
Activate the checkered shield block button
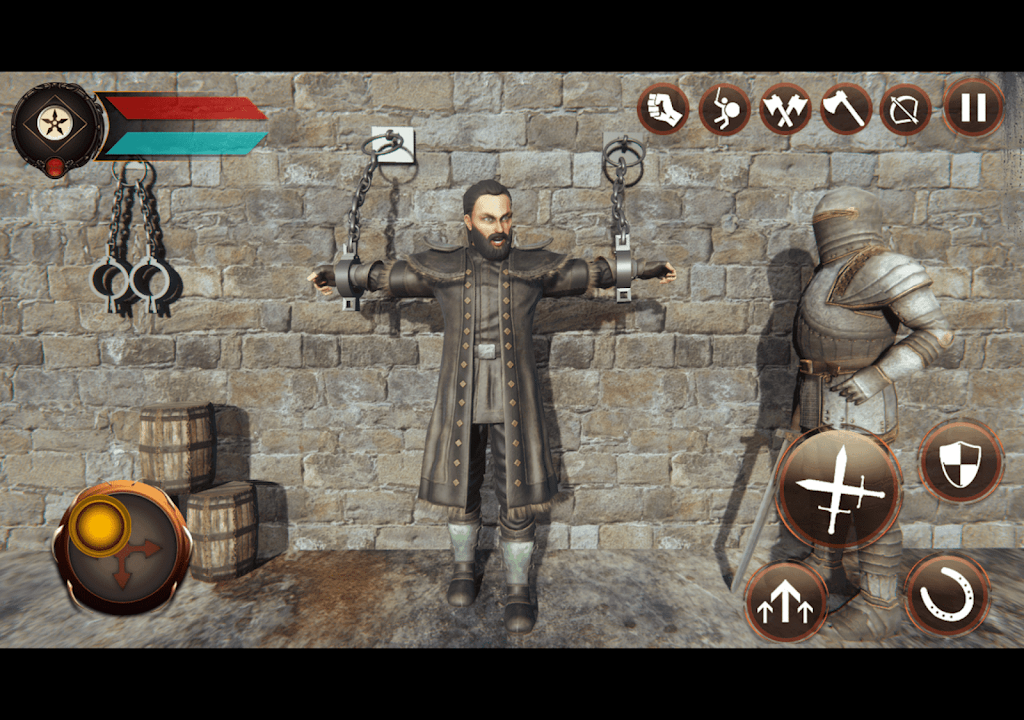(960, 462)
